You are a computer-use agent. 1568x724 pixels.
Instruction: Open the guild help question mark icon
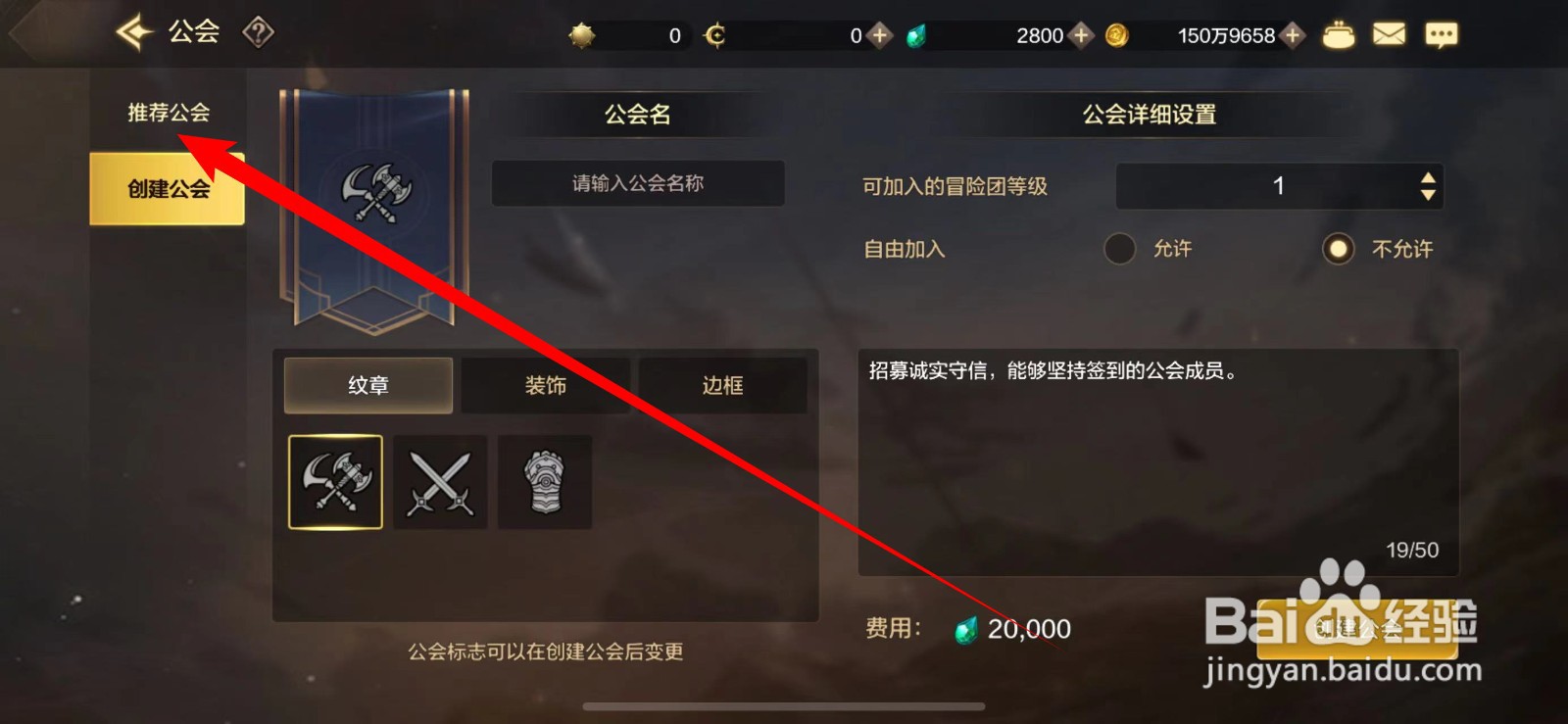click(256, 32)
